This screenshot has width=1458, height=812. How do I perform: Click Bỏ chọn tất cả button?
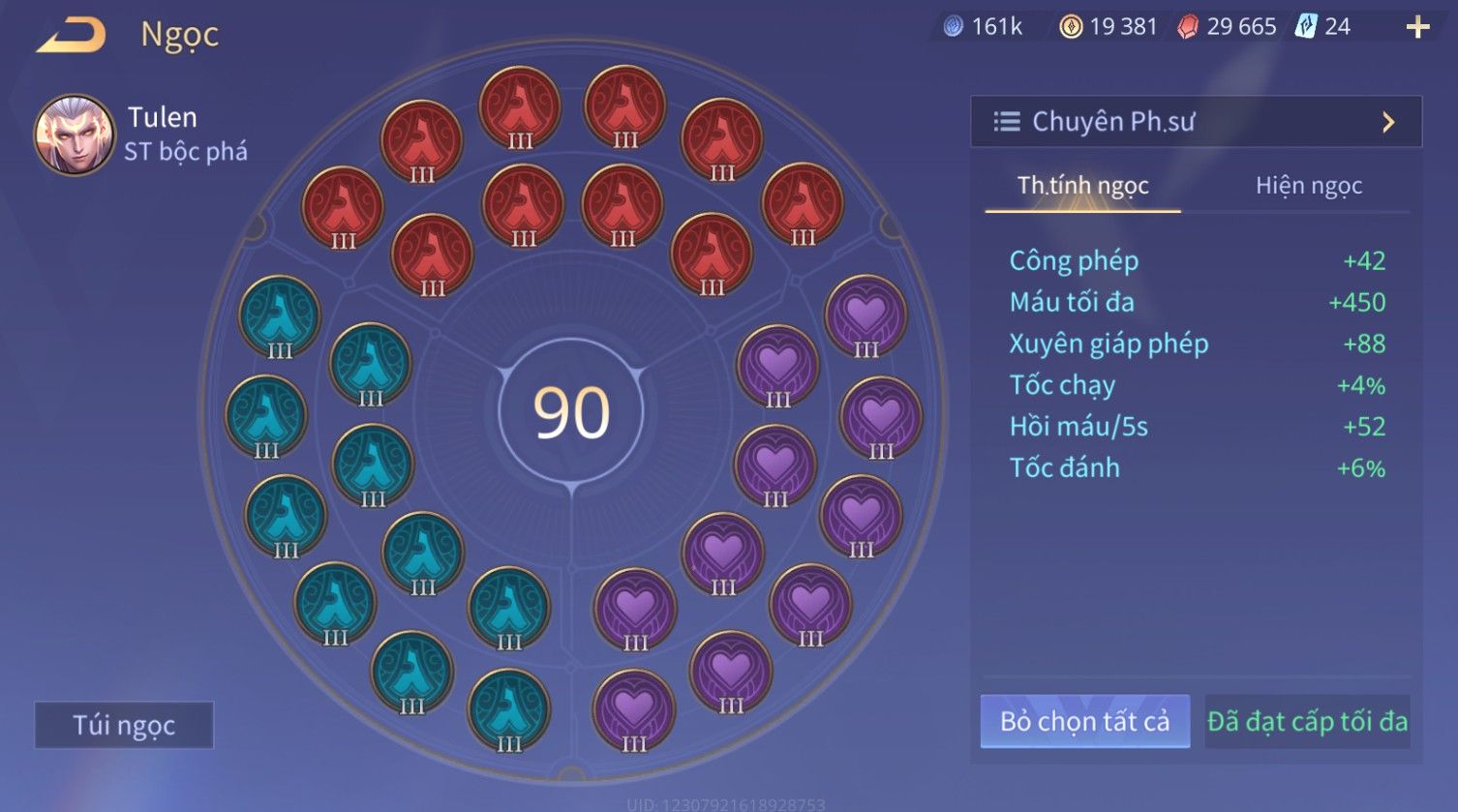[x=1084, y=721]
